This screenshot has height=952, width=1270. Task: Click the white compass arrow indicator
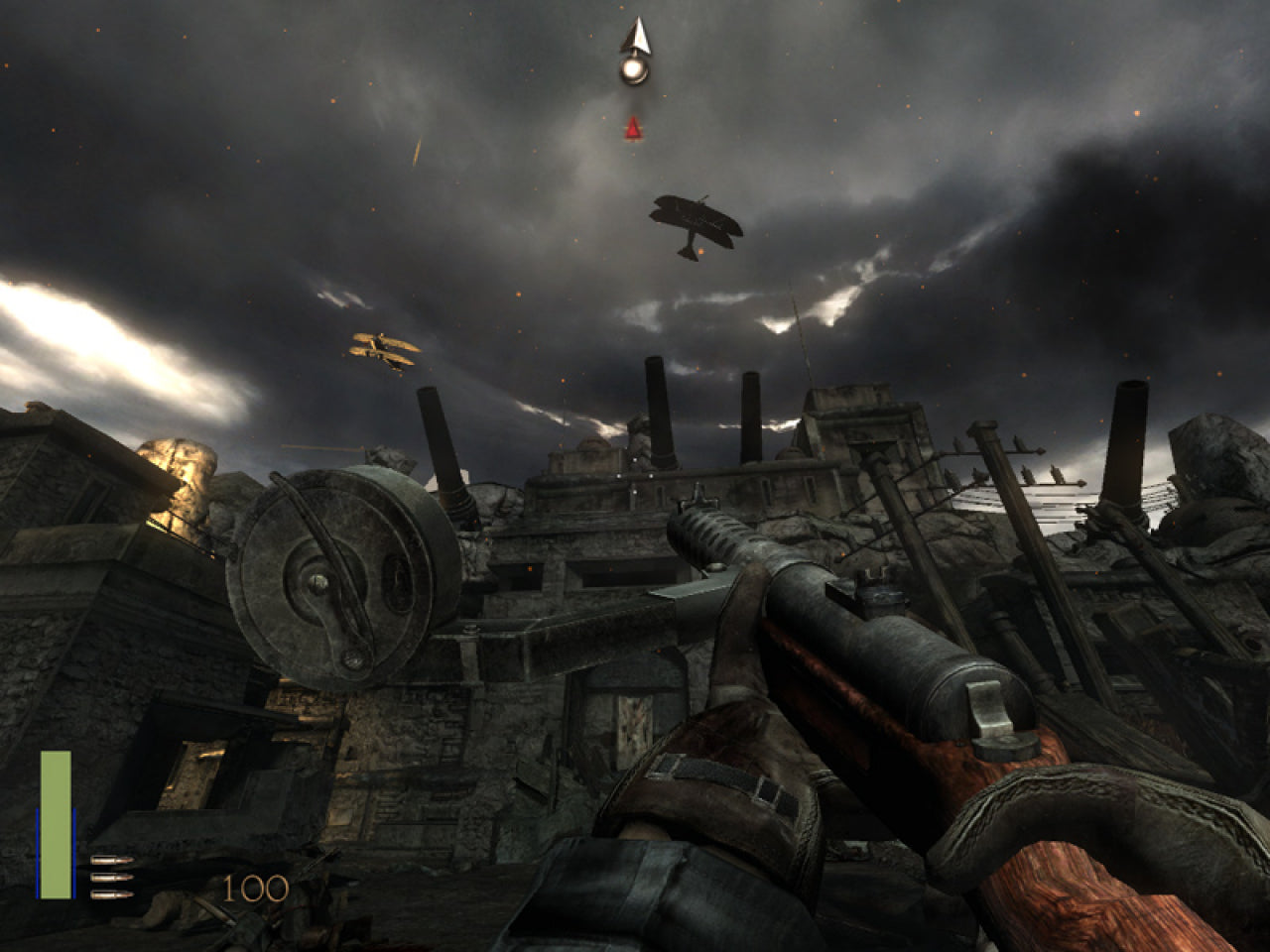635,38
